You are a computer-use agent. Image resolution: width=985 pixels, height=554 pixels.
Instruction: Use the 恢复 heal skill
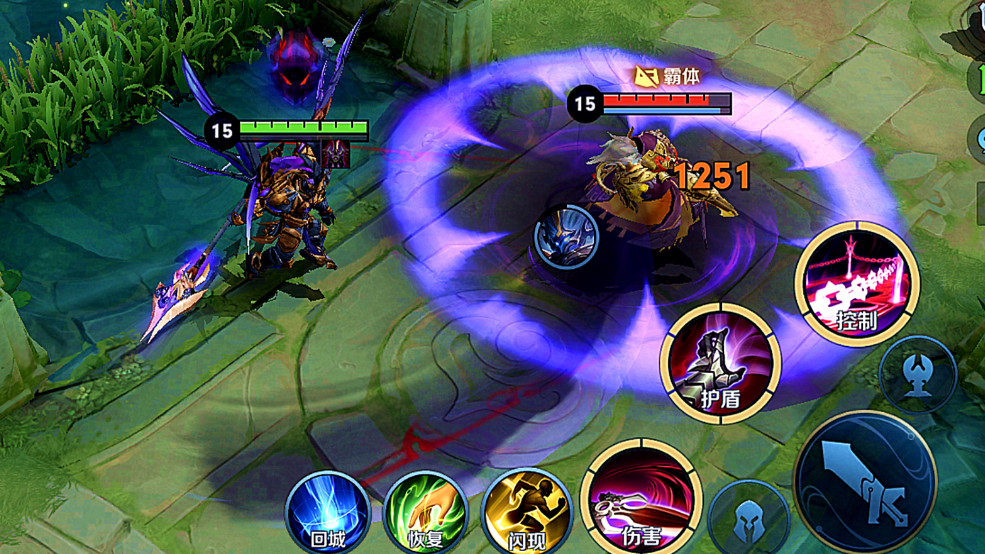click(426, 513)
